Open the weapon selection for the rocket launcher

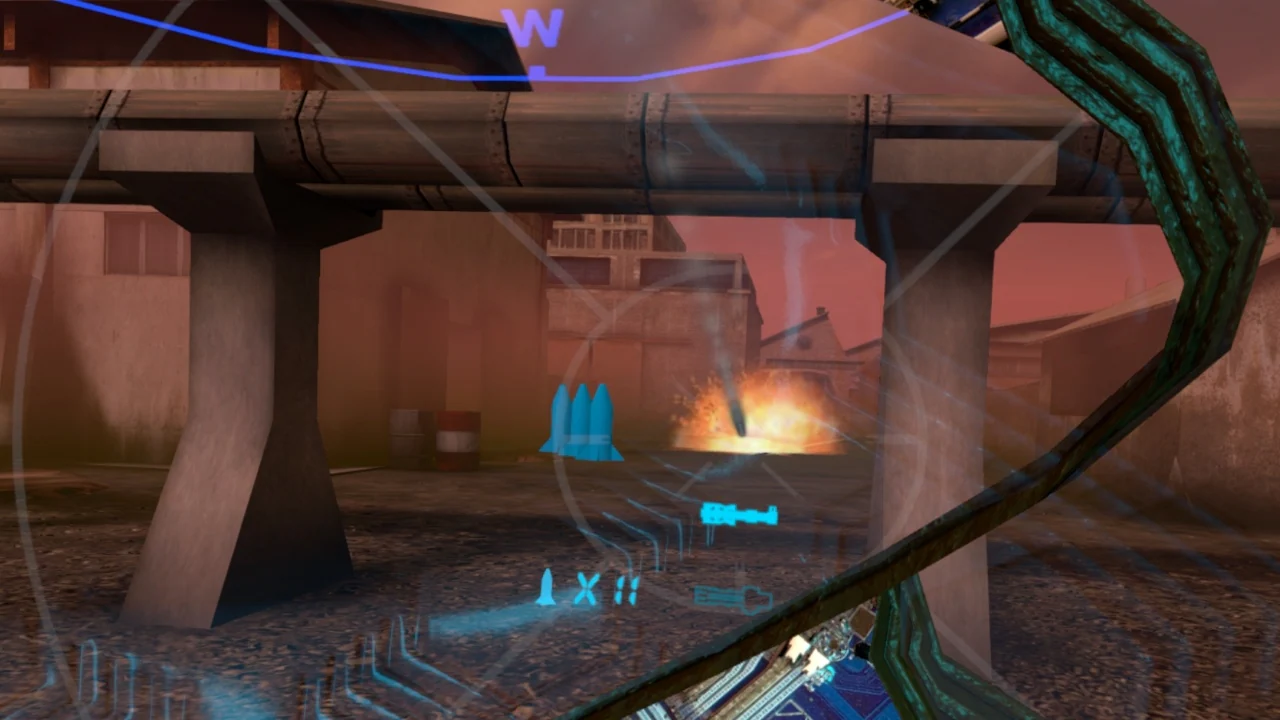[x=730, y=598]
